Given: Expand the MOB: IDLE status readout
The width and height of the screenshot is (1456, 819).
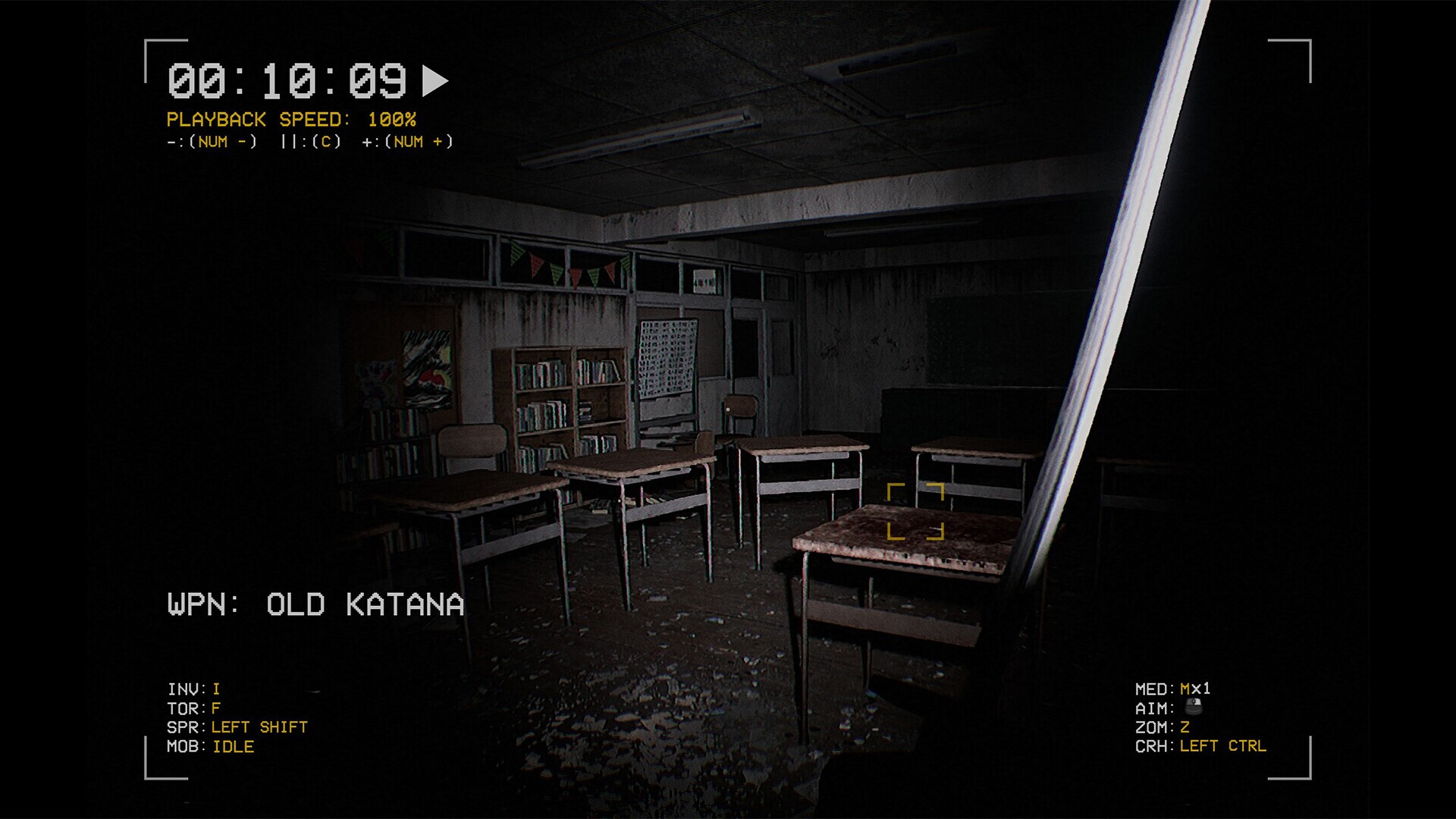Looking at the screenshot, I should [211, 746].
